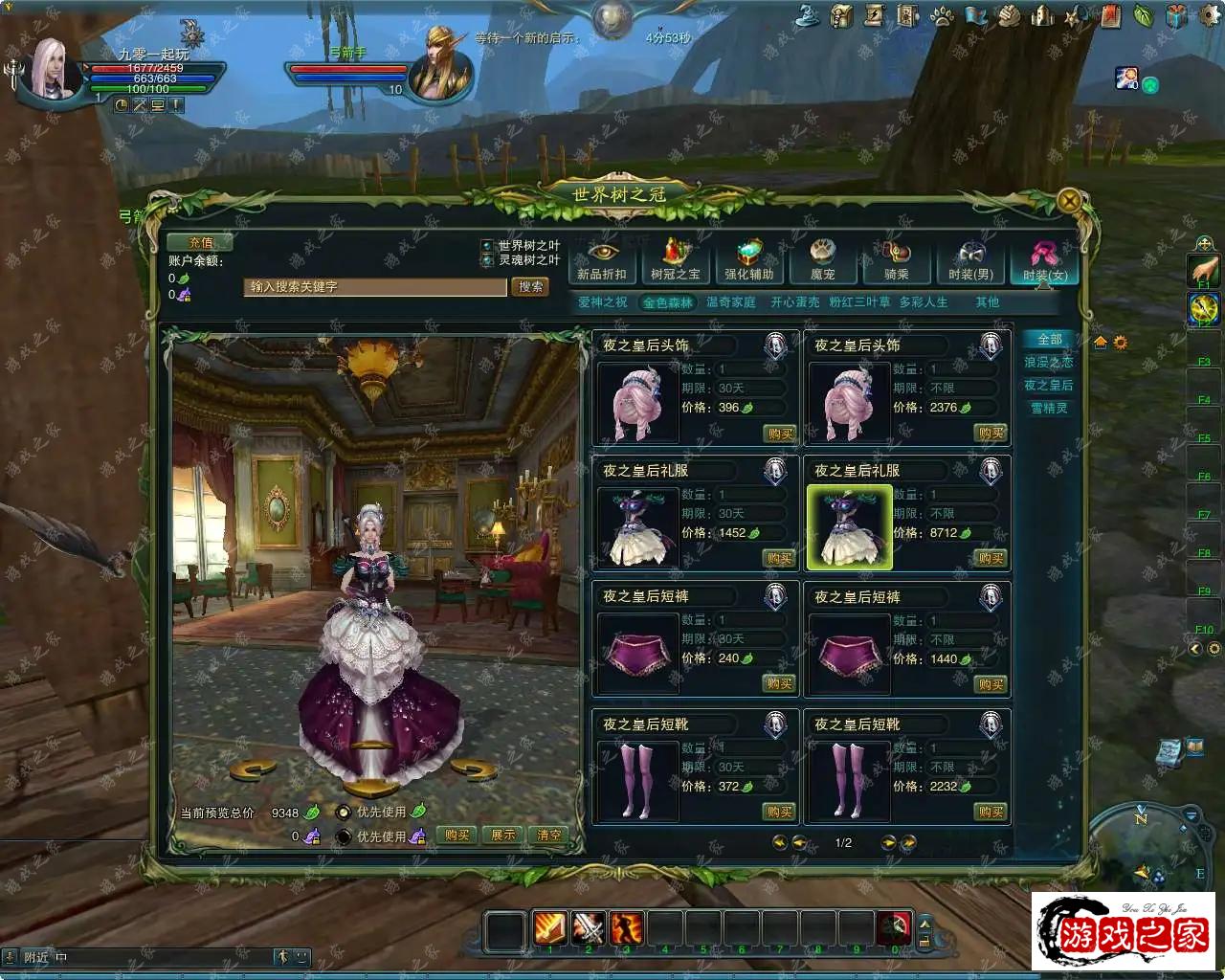Focus the 输入搜索关键字 search field
The height and width of the screenshot is (980, 1225).
(x=374, y=287)
